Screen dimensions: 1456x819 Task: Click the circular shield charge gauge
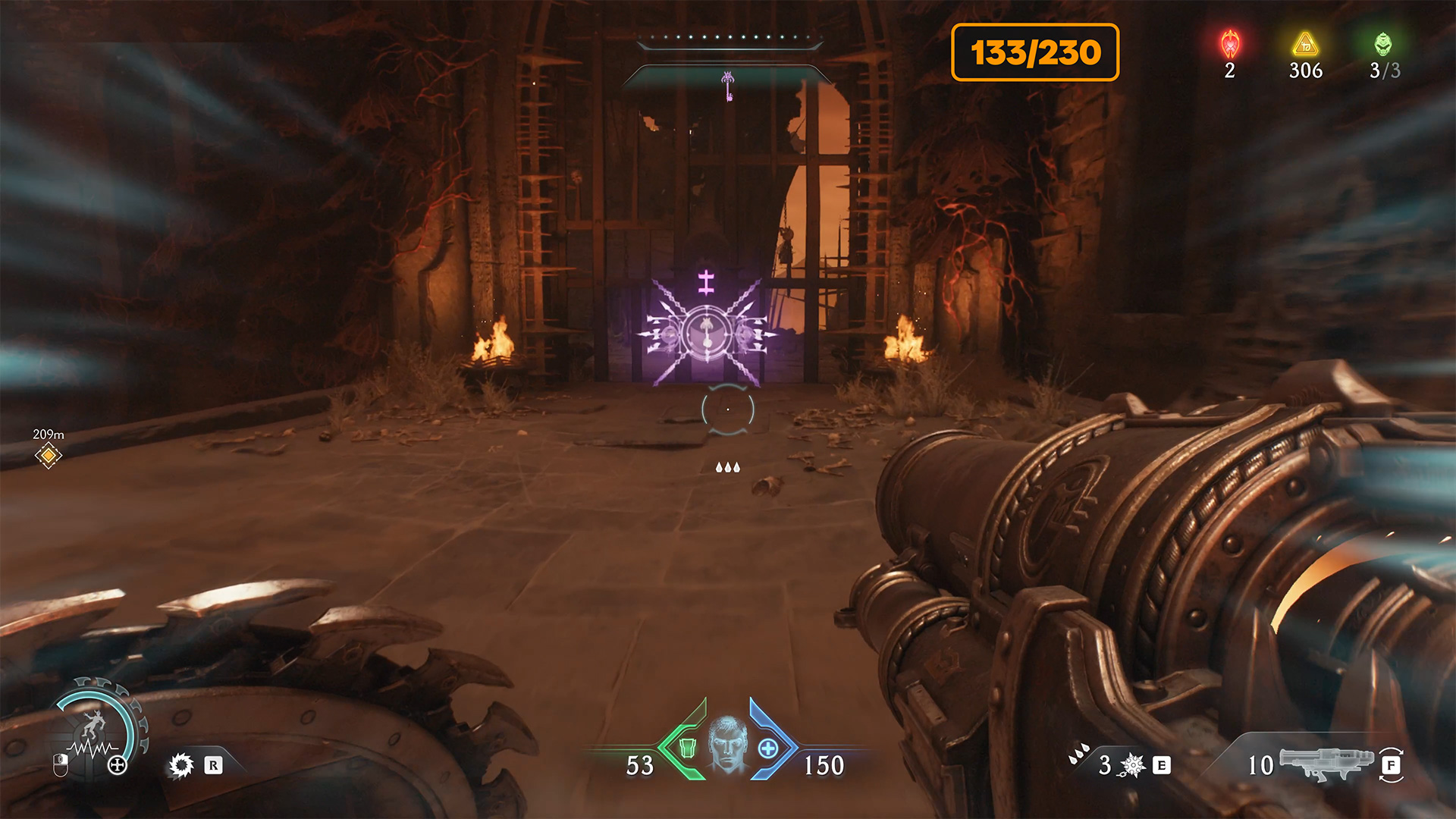coord(97,728)
